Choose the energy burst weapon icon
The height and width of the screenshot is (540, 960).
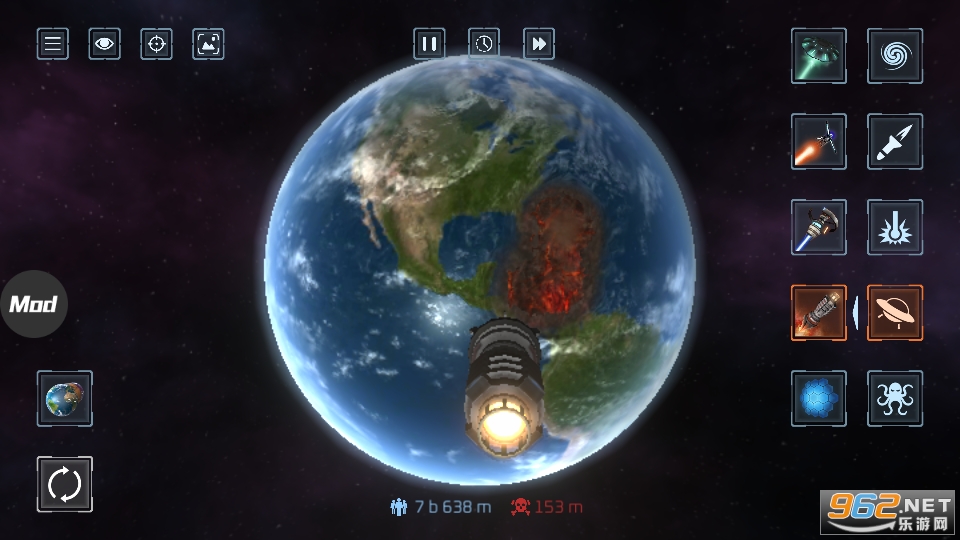coord(895,228)
